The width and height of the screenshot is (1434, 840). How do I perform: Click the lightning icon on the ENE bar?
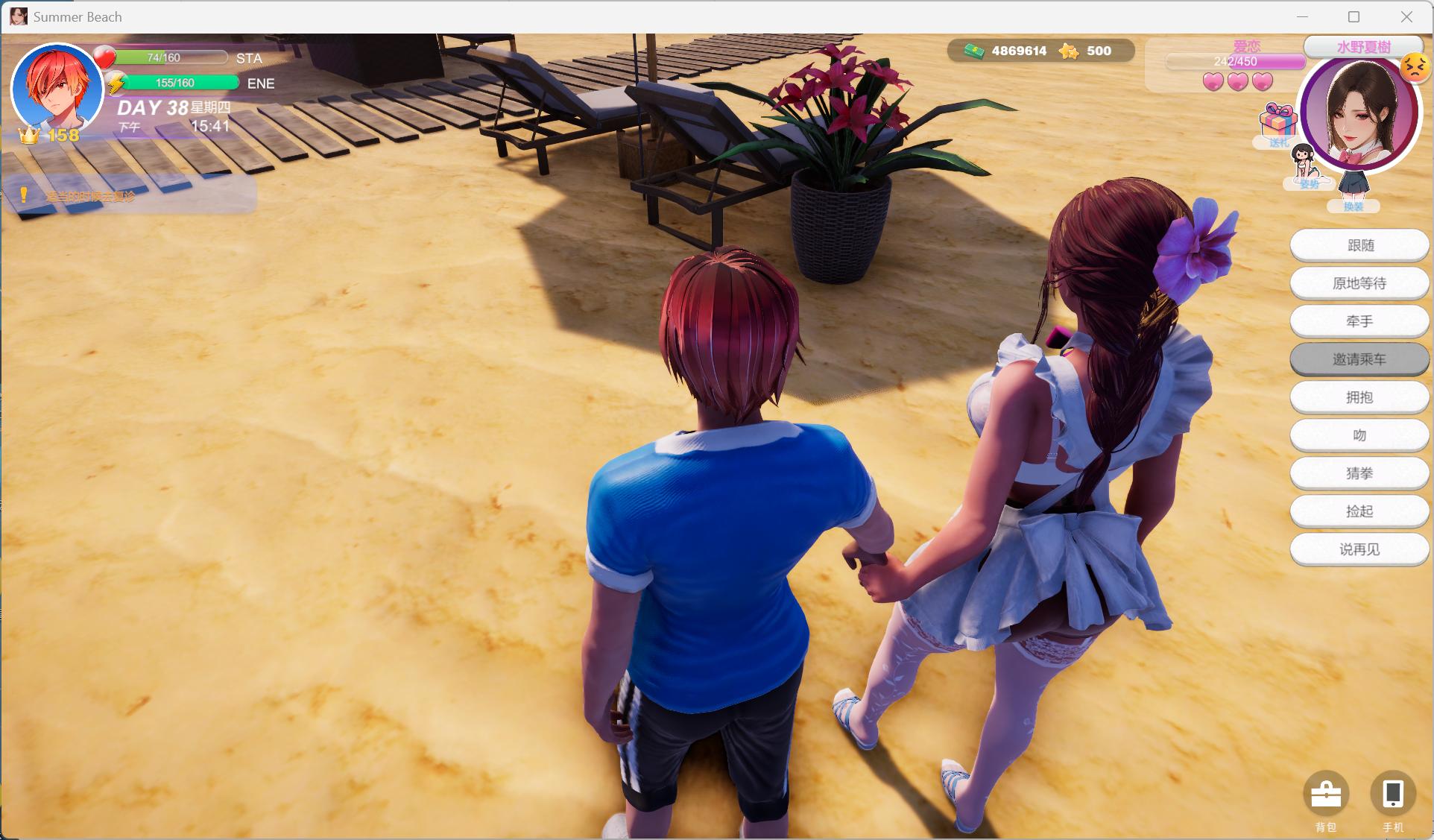pyautogui.click(x=116, y=83)
